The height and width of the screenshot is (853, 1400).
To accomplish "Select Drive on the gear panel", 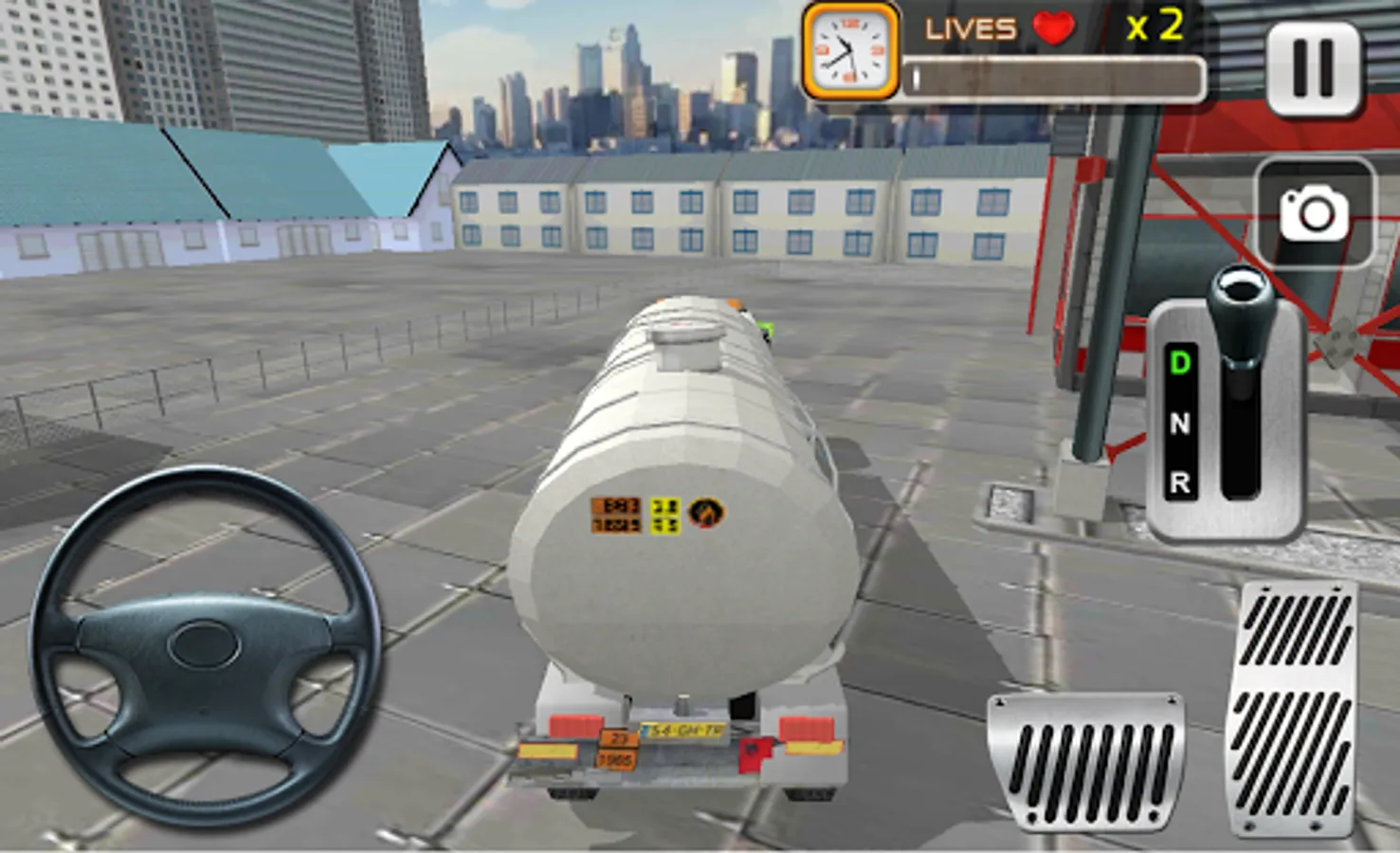I will tap(1179, 362).
